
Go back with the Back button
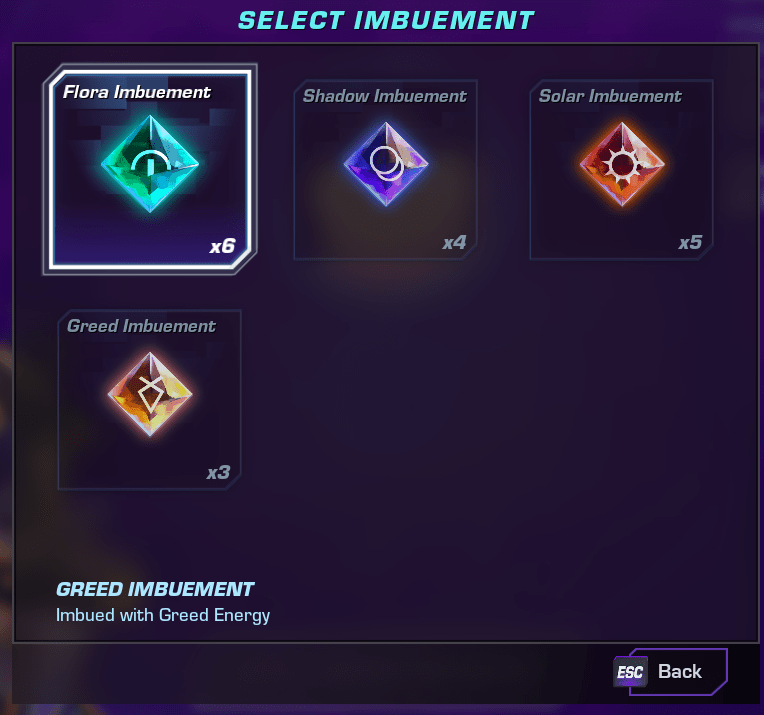[670, 672]
